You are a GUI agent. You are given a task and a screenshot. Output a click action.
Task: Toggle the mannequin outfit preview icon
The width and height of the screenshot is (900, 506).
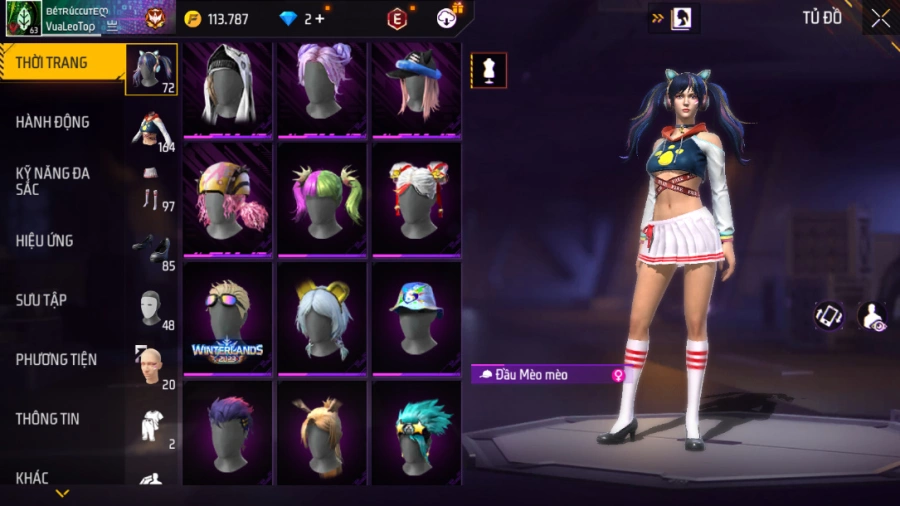click(x=489, y=71)
